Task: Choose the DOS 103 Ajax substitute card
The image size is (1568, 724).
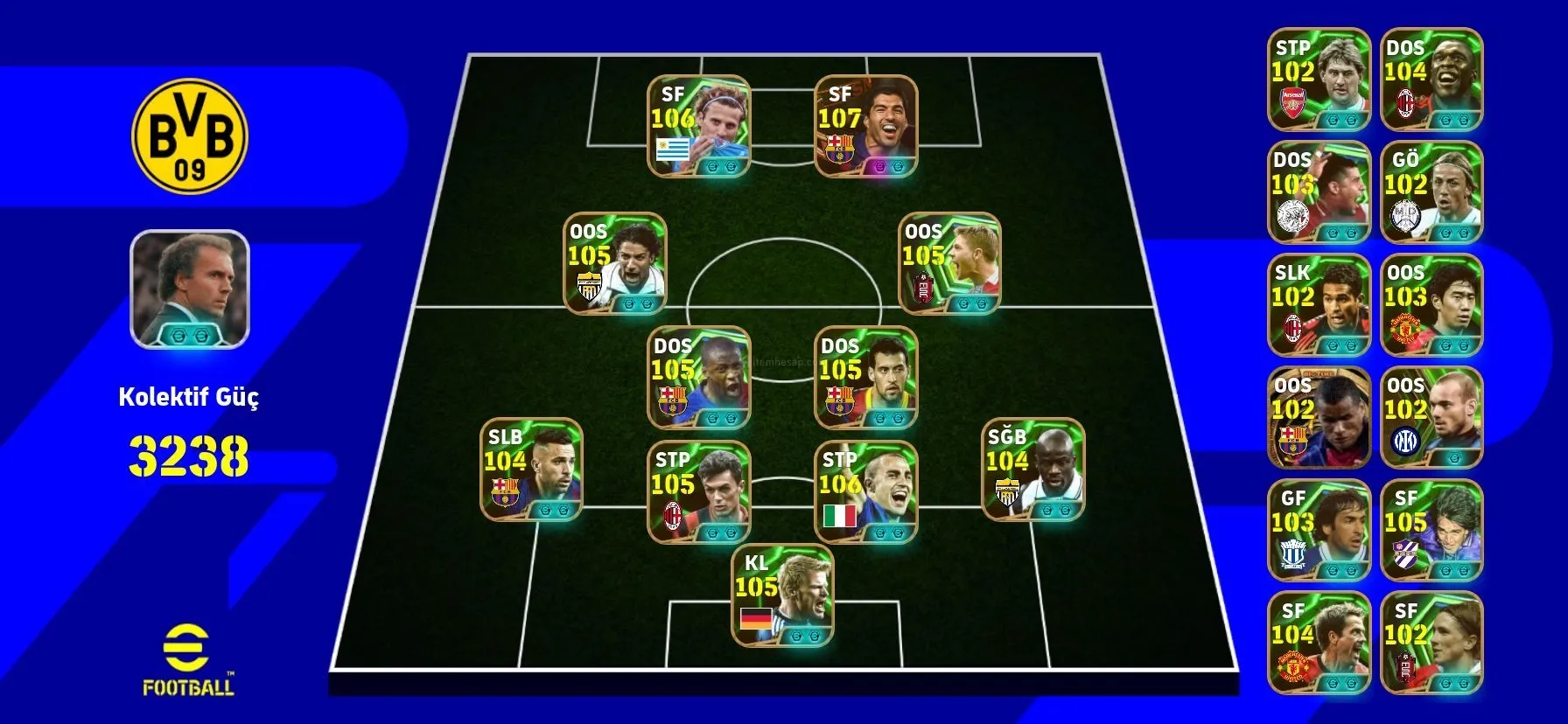Action: click(1319, 192)
